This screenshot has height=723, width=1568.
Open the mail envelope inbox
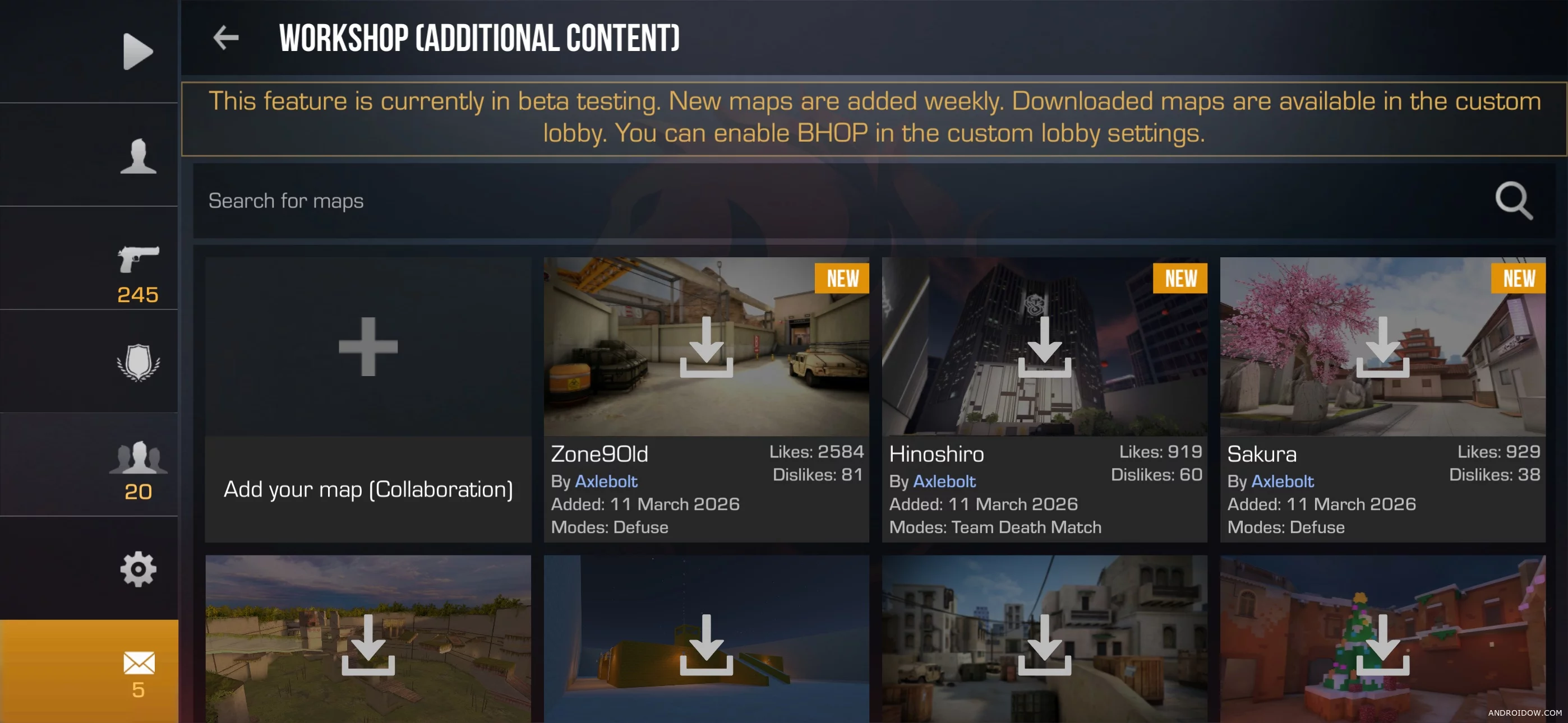(x=138, y=664)
